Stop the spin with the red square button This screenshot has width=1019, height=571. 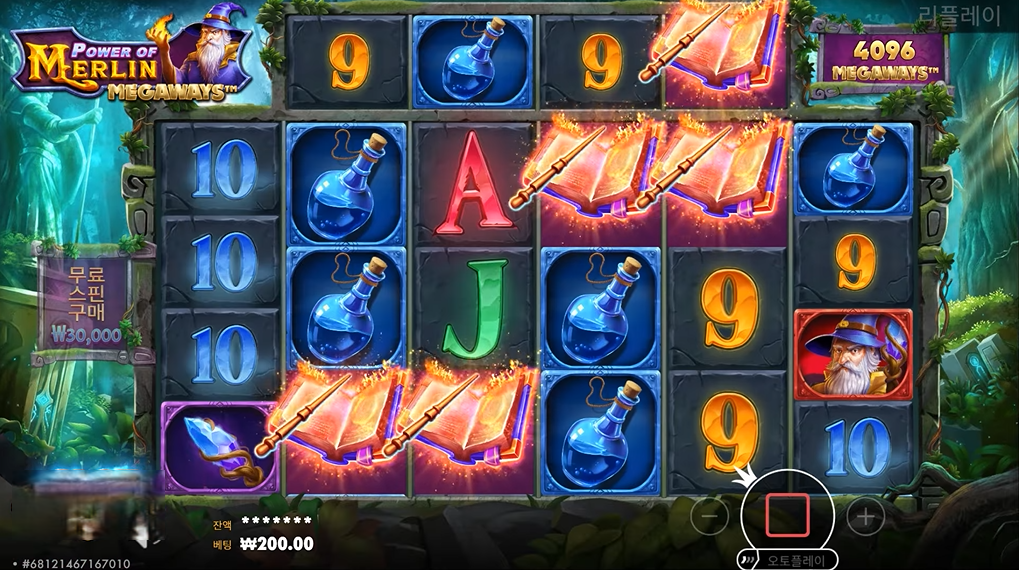(786, 515)
